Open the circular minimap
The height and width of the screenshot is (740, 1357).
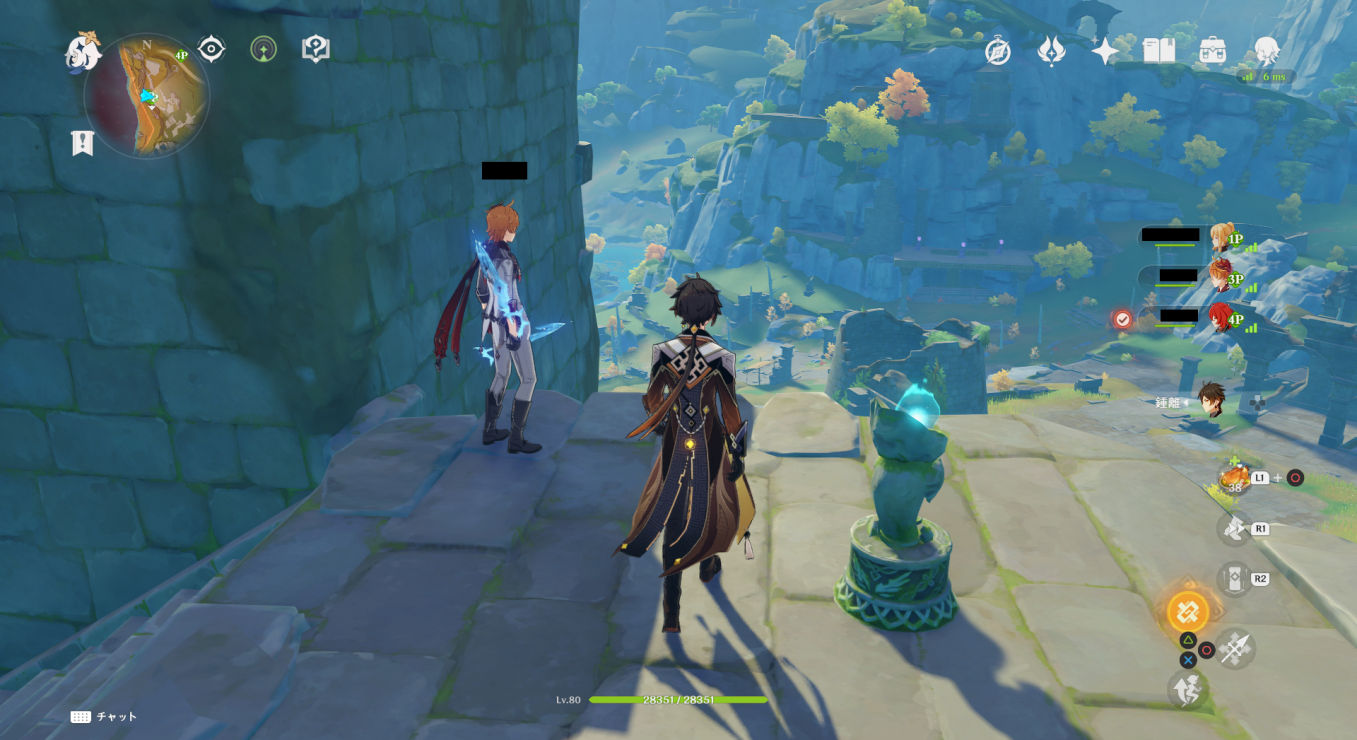[x=147, y=96]
